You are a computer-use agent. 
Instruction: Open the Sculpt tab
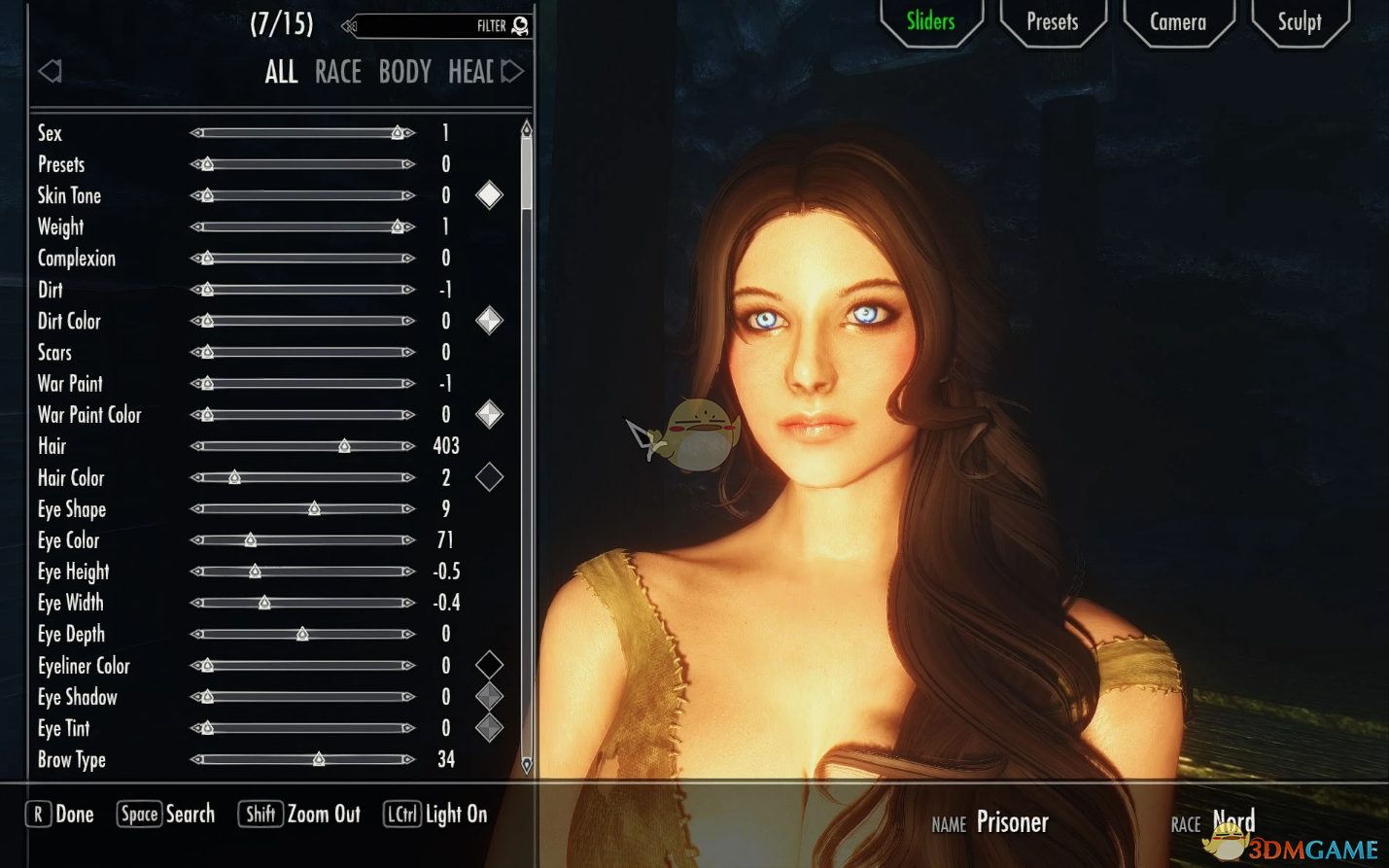click(x=1300, y=21)
